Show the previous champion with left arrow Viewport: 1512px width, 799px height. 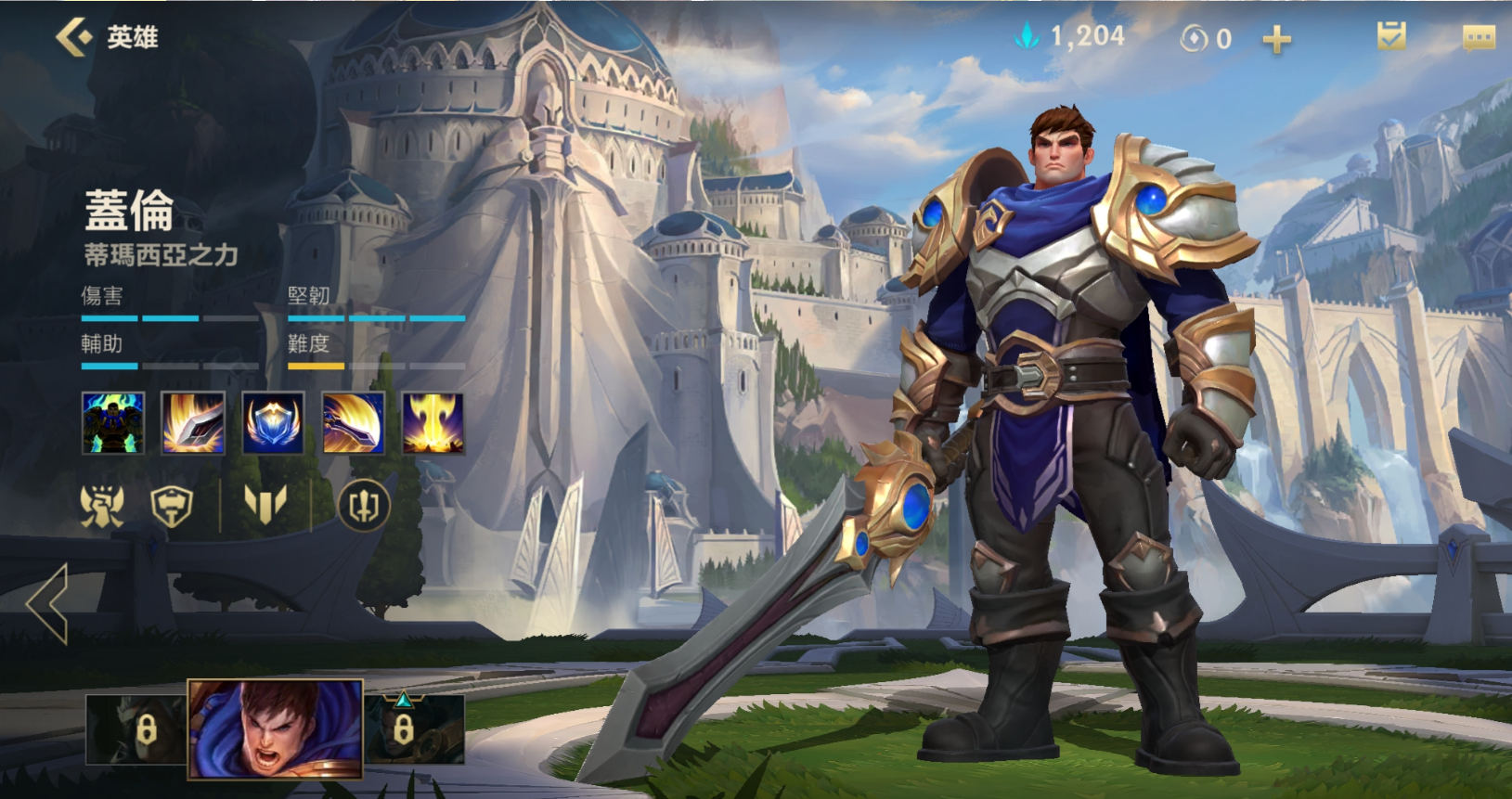[48, 603]
